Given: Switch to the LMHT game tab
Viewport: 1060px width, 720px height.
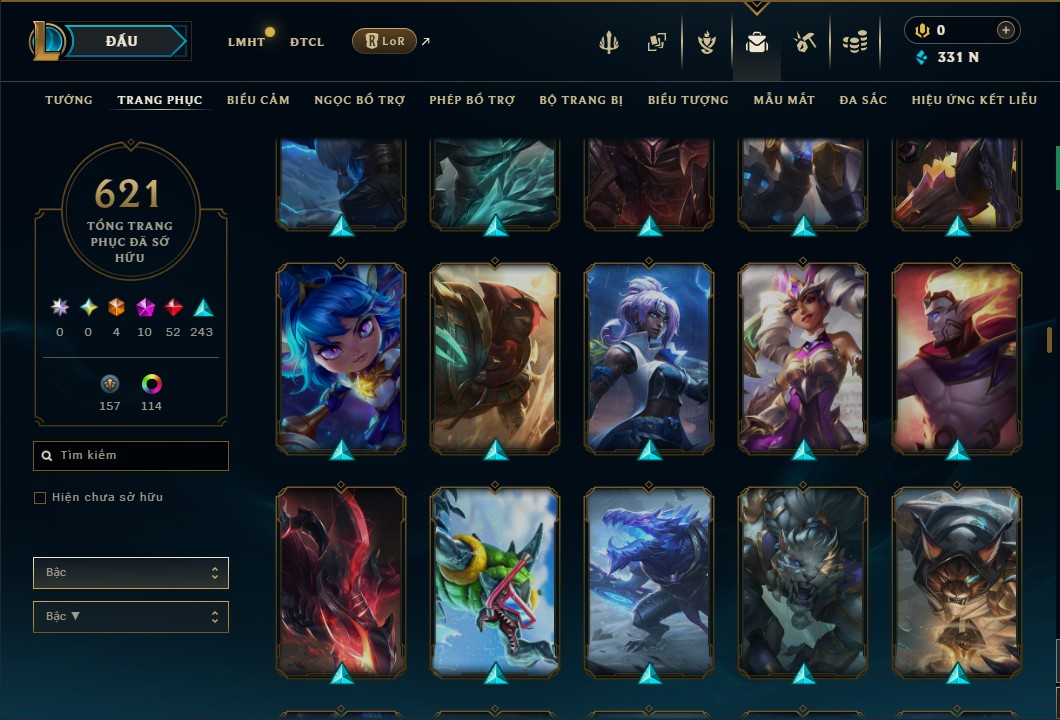Looking at the screenshot, I should (x=246, y=42).
